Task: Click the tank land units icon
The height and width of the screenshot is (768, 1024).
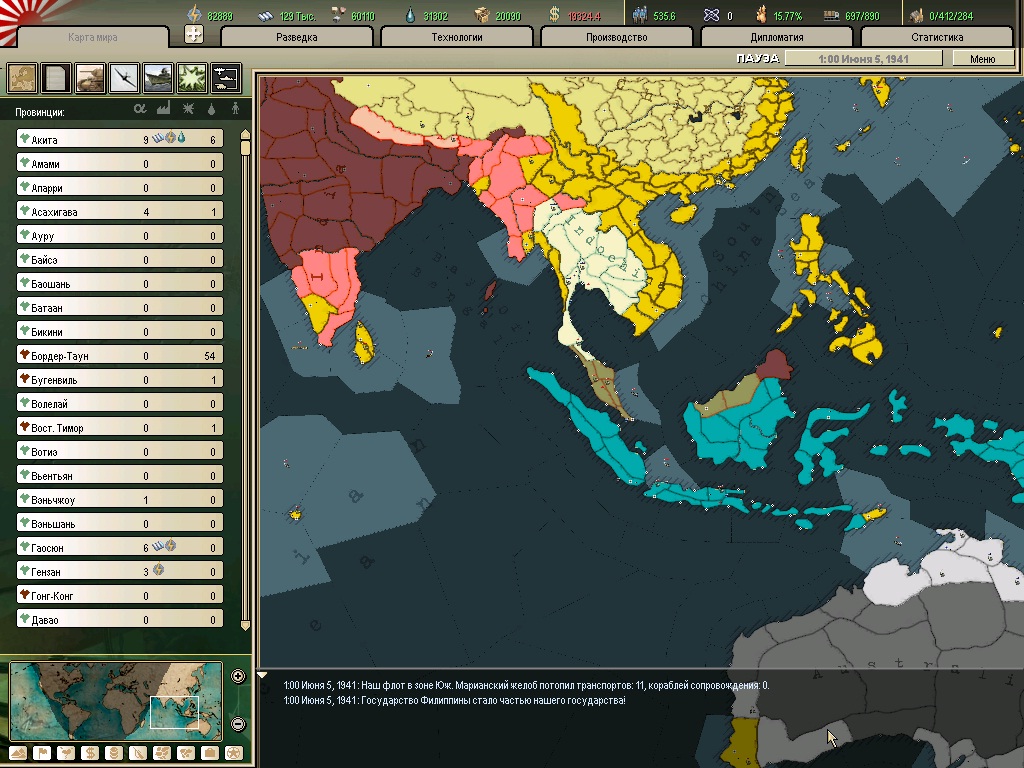Action: click(90, 77)
